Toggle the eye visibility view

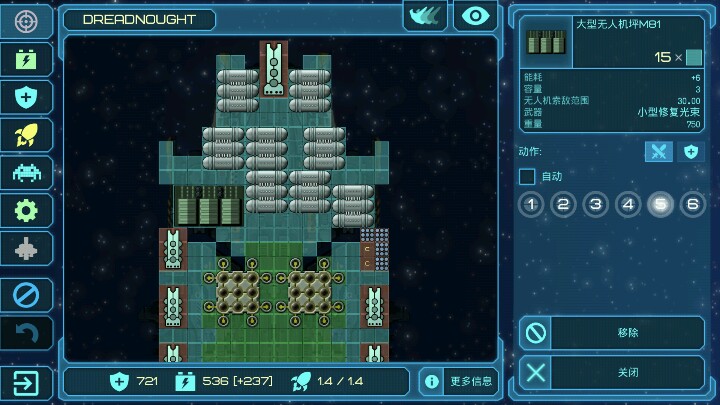coord(475,17)
